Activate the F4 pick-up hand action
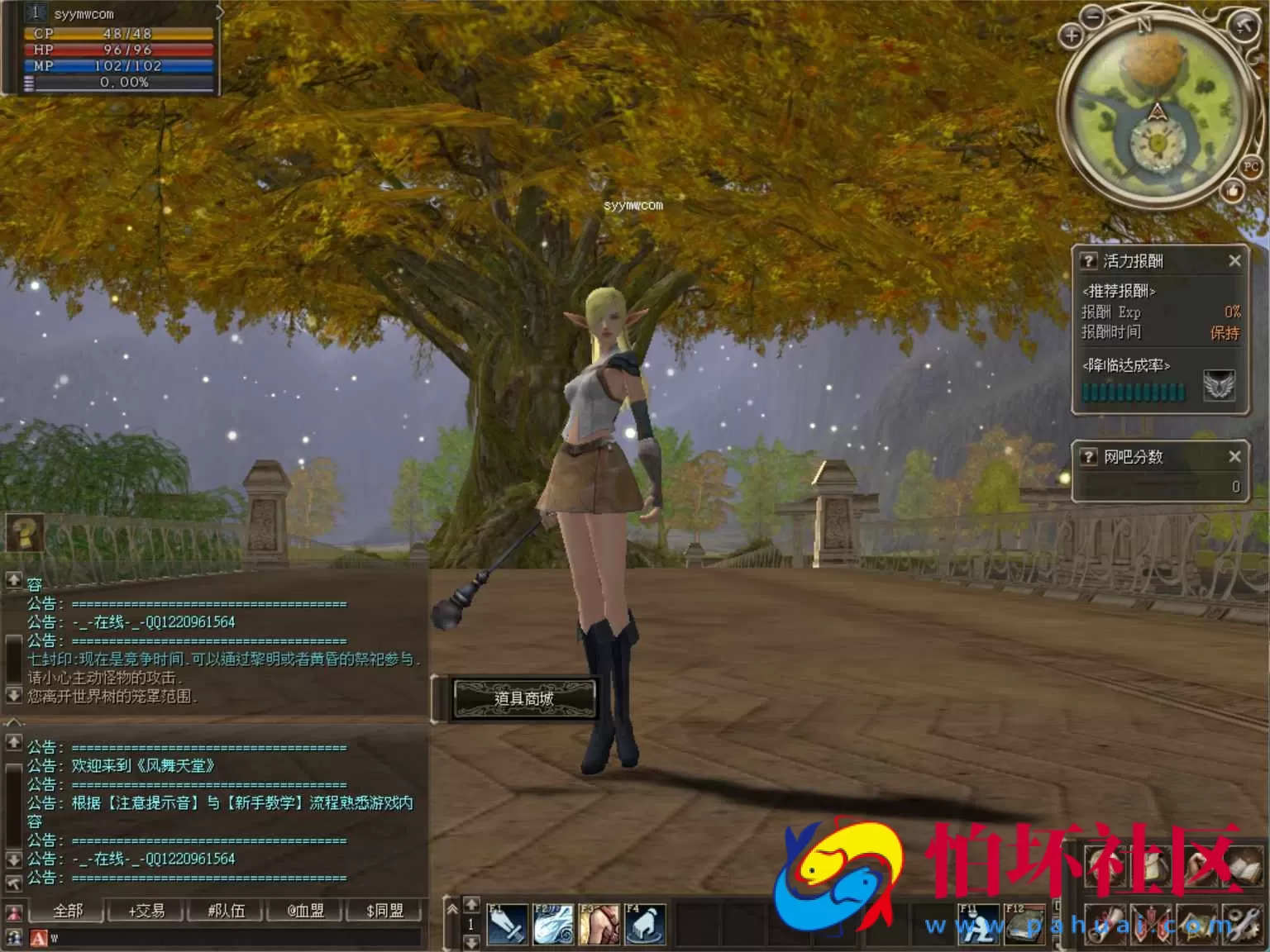 coord(646,924)
